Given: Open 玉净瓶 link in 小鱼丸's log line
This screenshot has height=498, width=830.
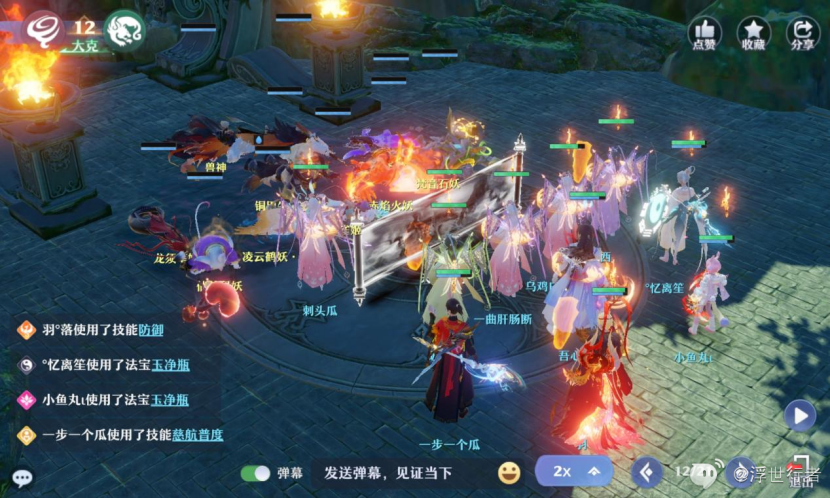Looking at the screenshot, I should (169, 400).
